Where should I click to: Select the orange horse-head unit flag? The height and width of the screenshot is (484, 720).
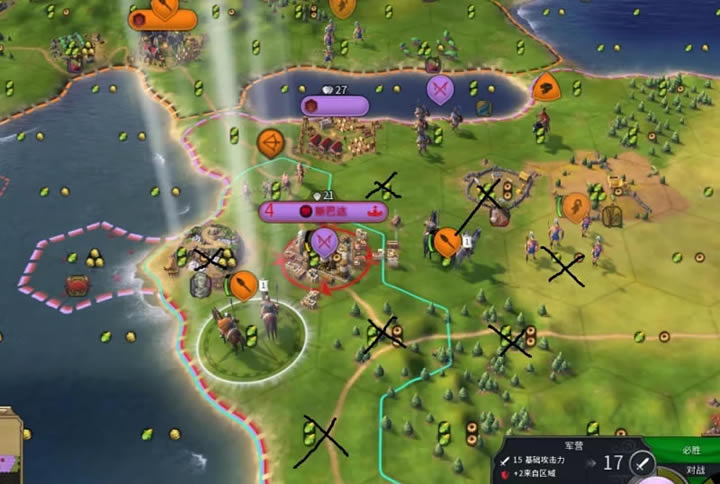(x=545, y=88)
